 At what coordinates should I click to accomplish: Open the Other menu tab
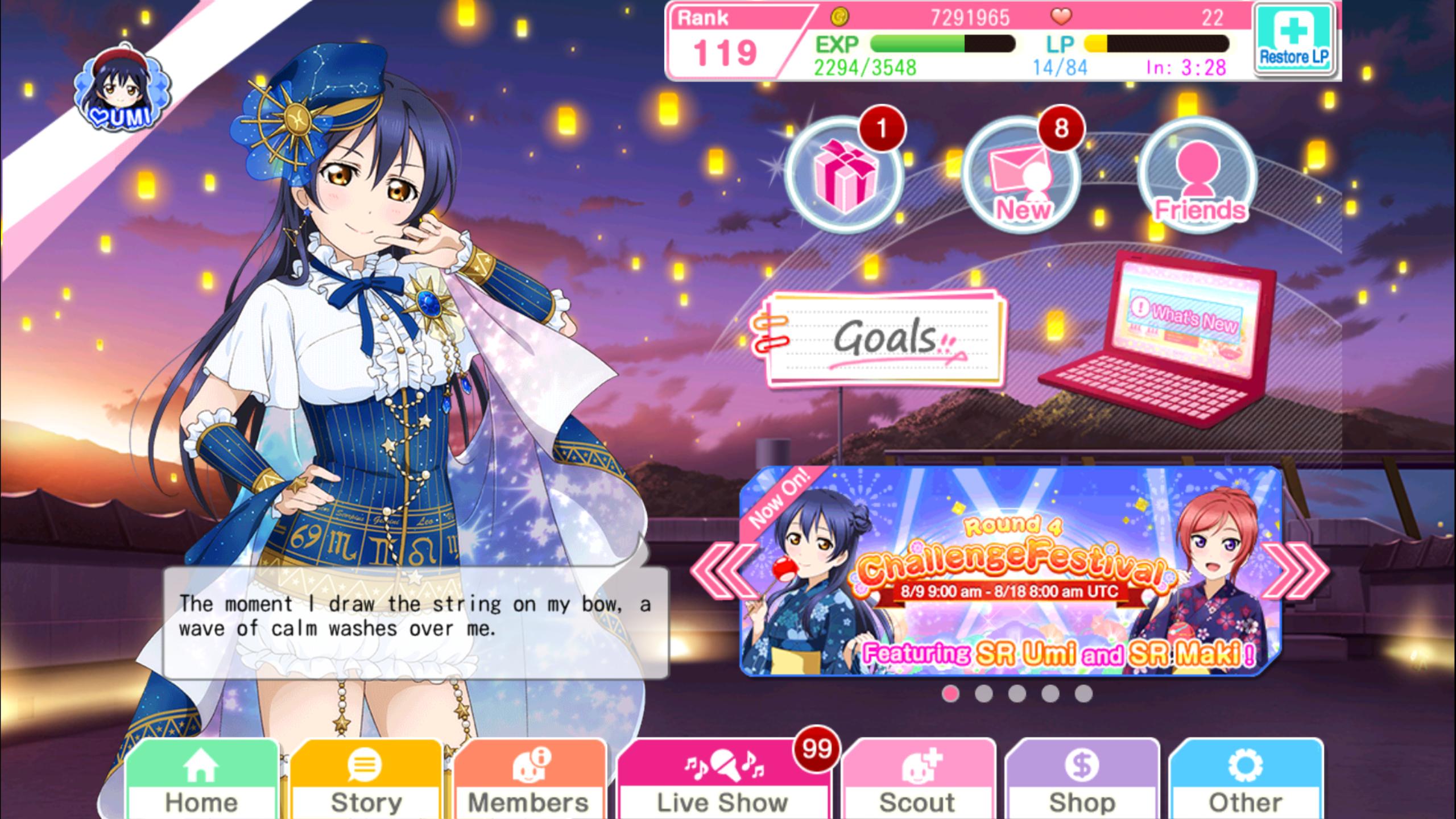pyautogui.click(x=1246, y=782)
